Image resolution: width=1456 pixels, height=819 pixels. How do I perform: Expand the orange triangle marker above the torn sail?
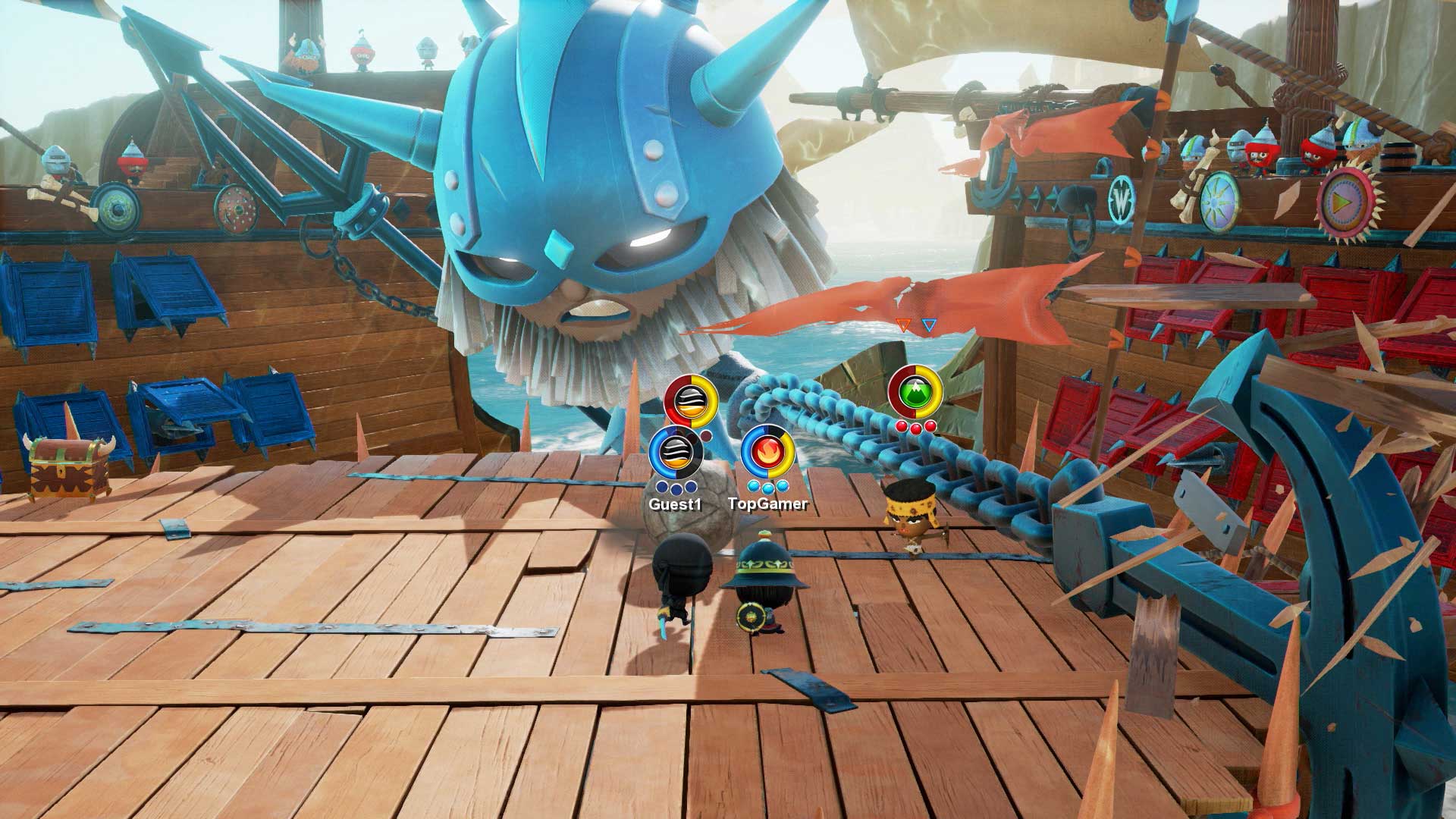click(902, 323)
